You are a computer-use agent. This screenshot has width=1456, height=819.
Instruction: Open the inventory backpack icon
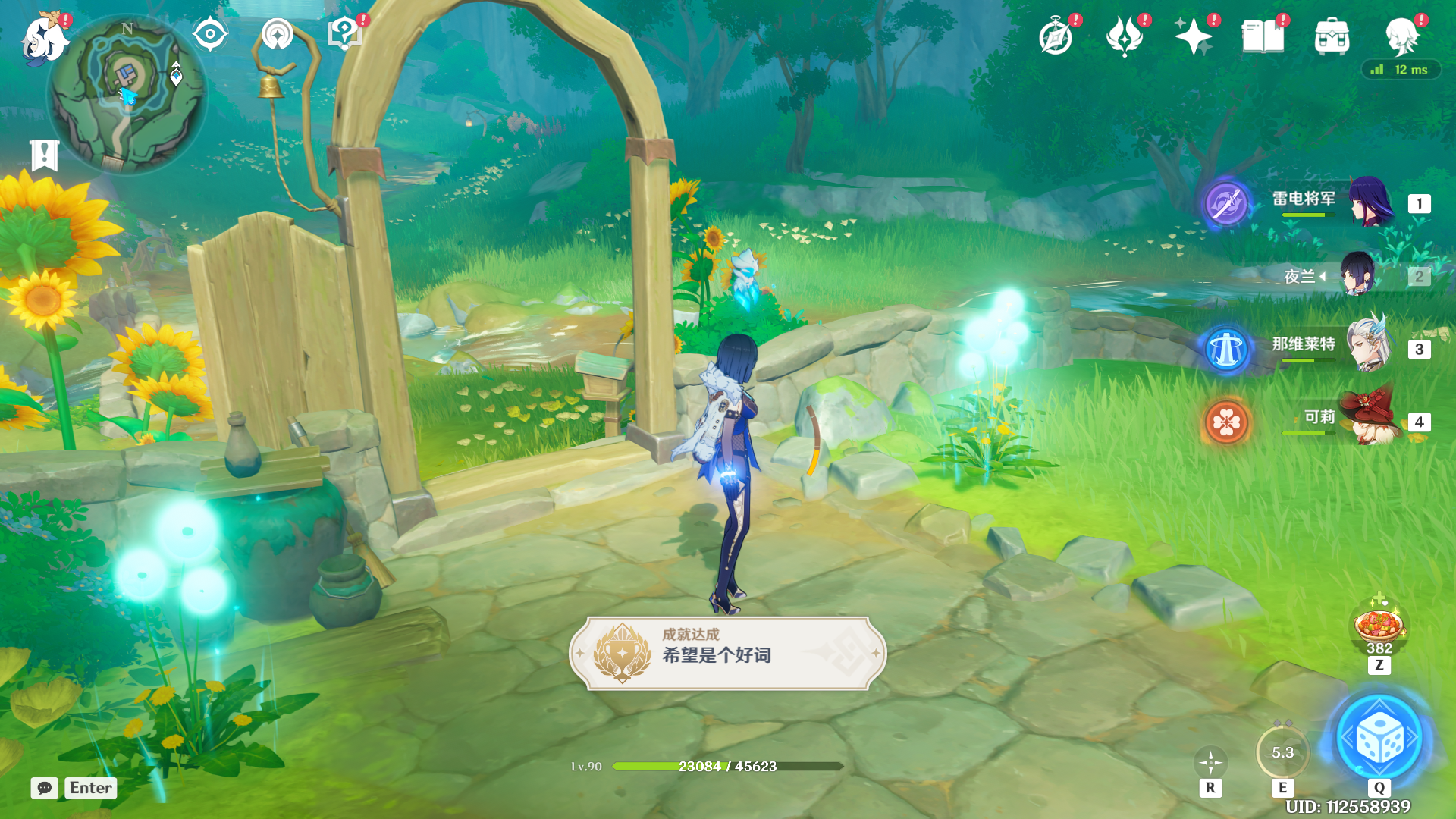pyautogui.click(x=1332, y=36)
